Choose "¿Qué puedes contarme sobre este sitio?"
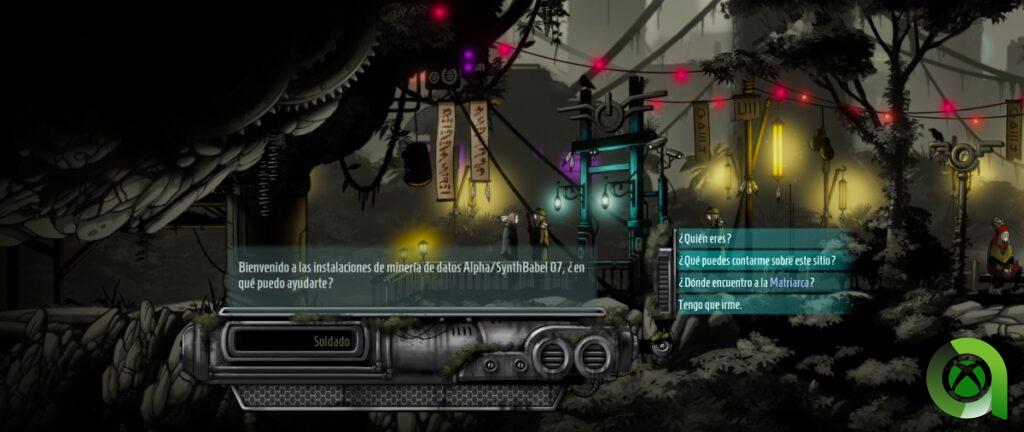The width and height of the screenshot is (1024, 432). 756,260
